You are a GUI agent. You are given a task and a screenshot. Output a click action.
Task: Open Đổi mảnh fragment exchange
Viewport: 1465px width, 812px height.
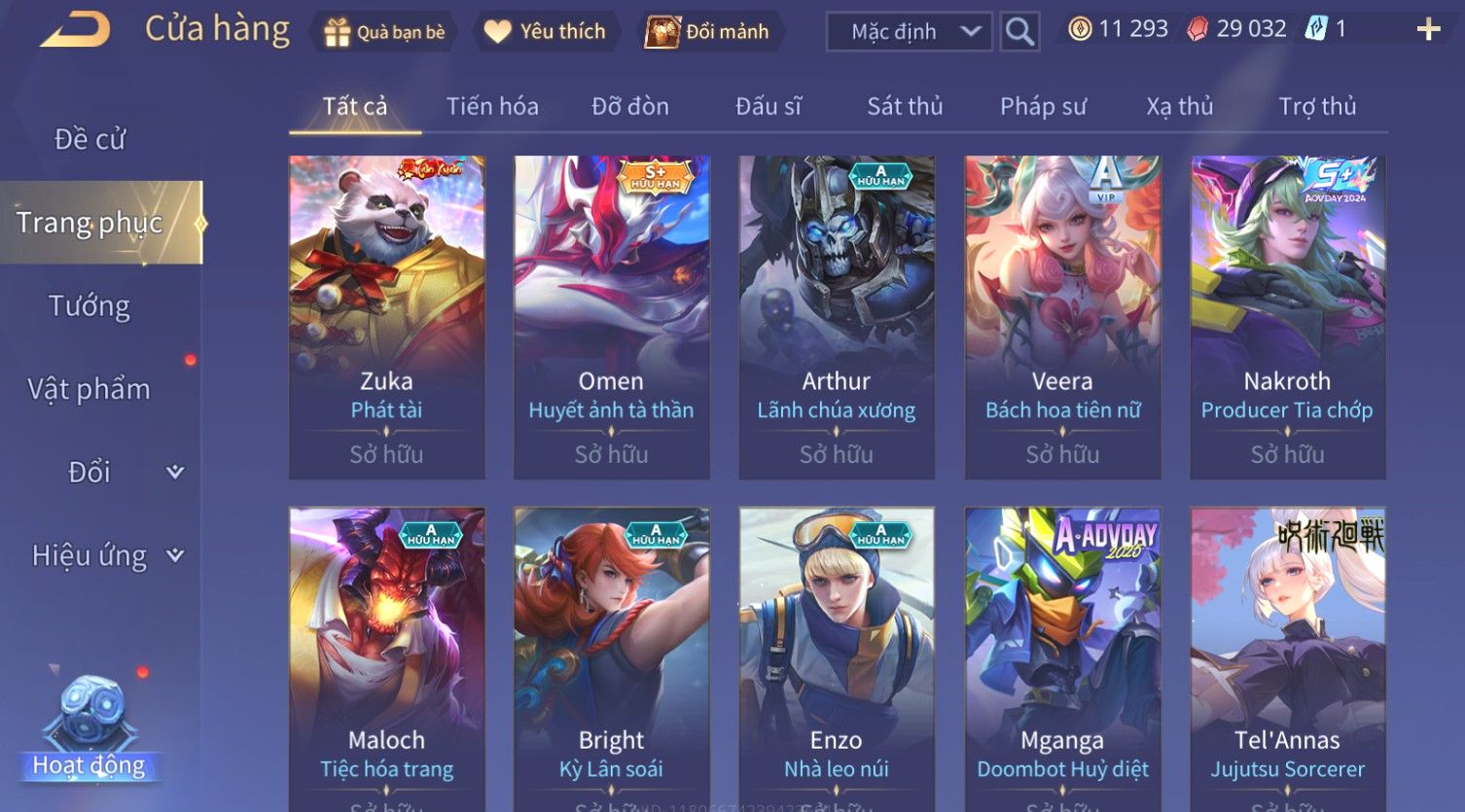(x=708, y=32)
